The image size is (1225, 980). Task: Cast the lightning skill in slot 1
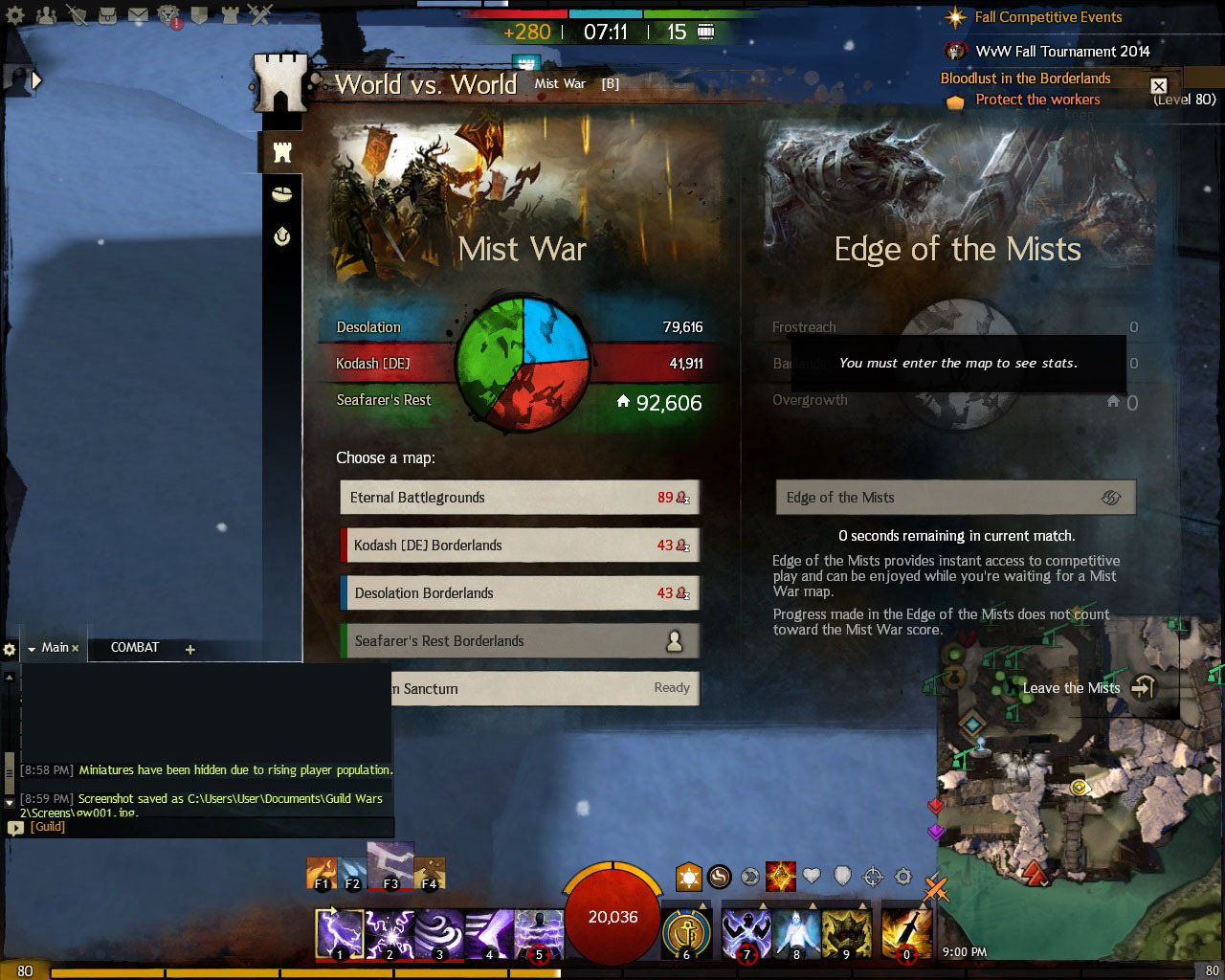click(x=340, y=933)
